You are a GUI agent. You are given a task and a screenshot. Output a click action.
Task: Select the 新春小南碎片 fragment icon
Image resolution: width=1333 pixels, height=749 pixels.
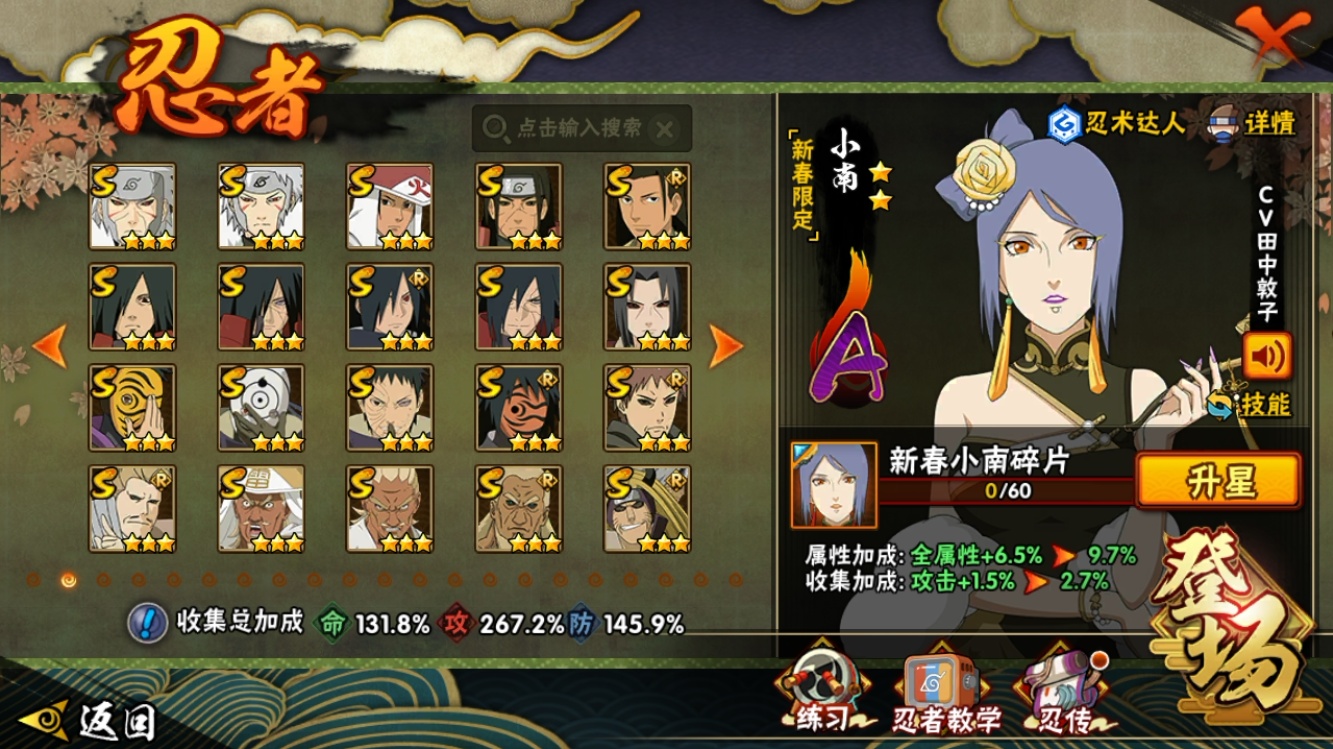point(833,485)
